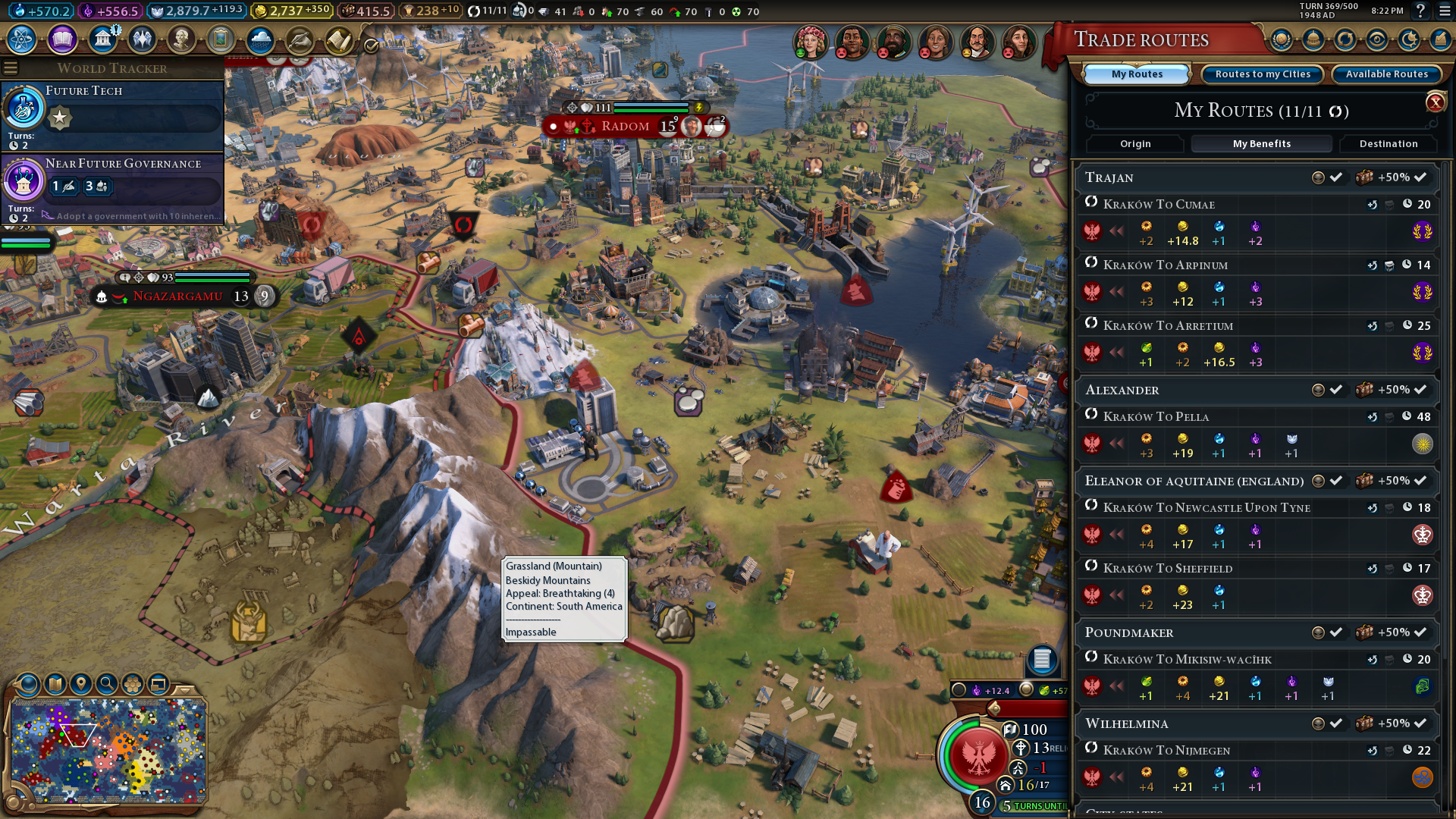
Task: Sort routes by Destination
Action: point(1388,144)
